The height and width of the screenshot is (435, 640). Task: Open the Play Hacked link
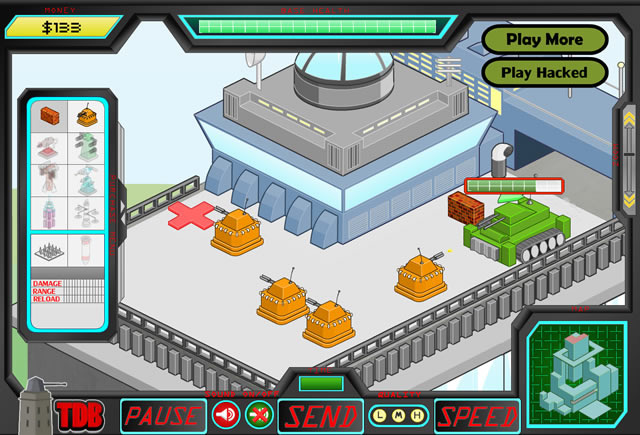[x=544, y=72]
